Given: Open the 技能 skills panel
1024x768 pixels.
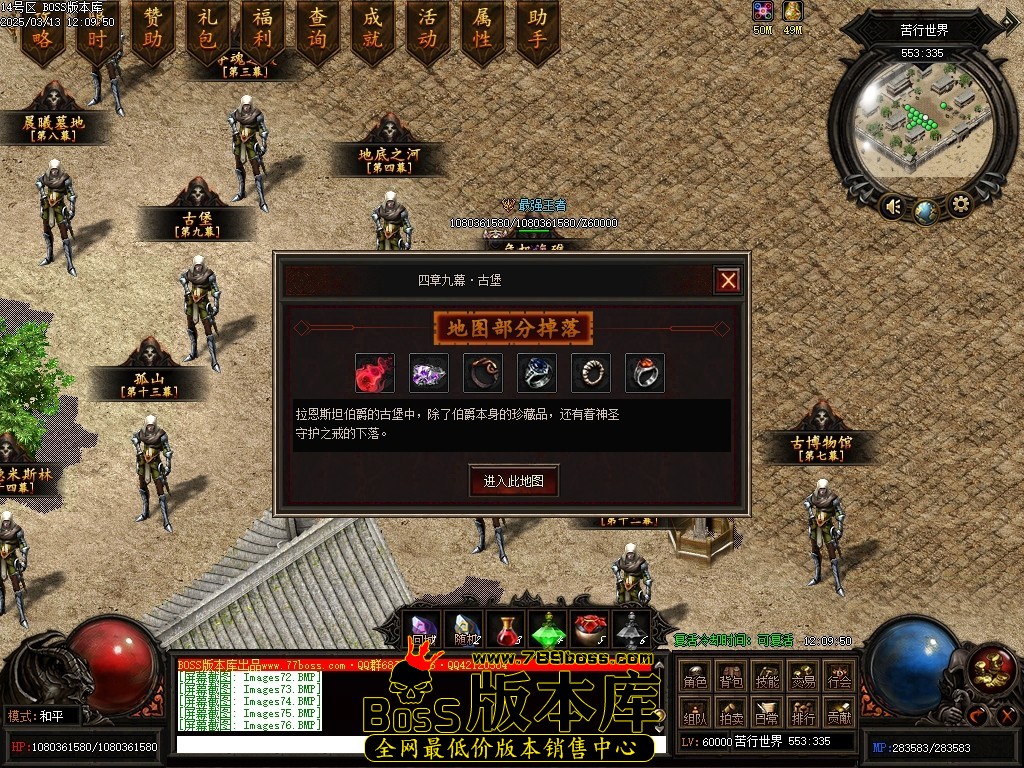Looking at the screenshot, I should pos(767,678).
